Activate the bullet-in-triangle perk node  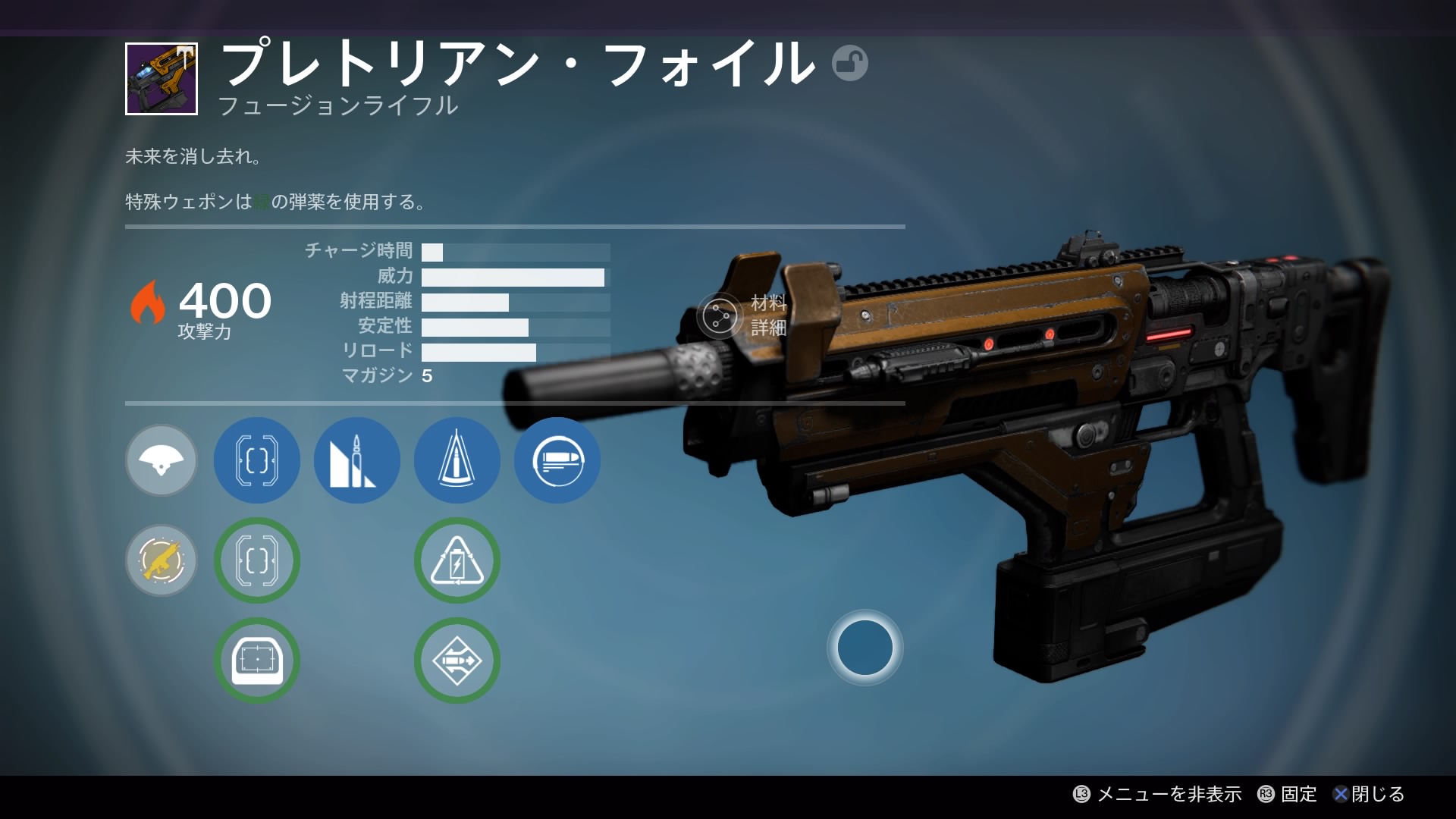[x=457, y=460]
